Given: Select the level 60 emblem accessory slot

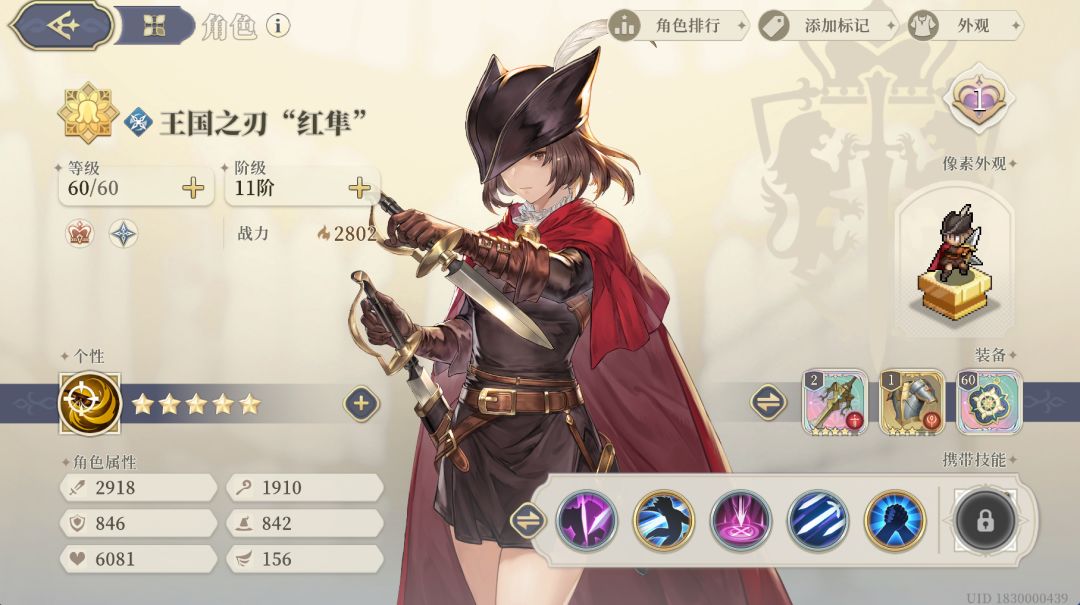Looking at the screenshot, I should tap(988, 402).
